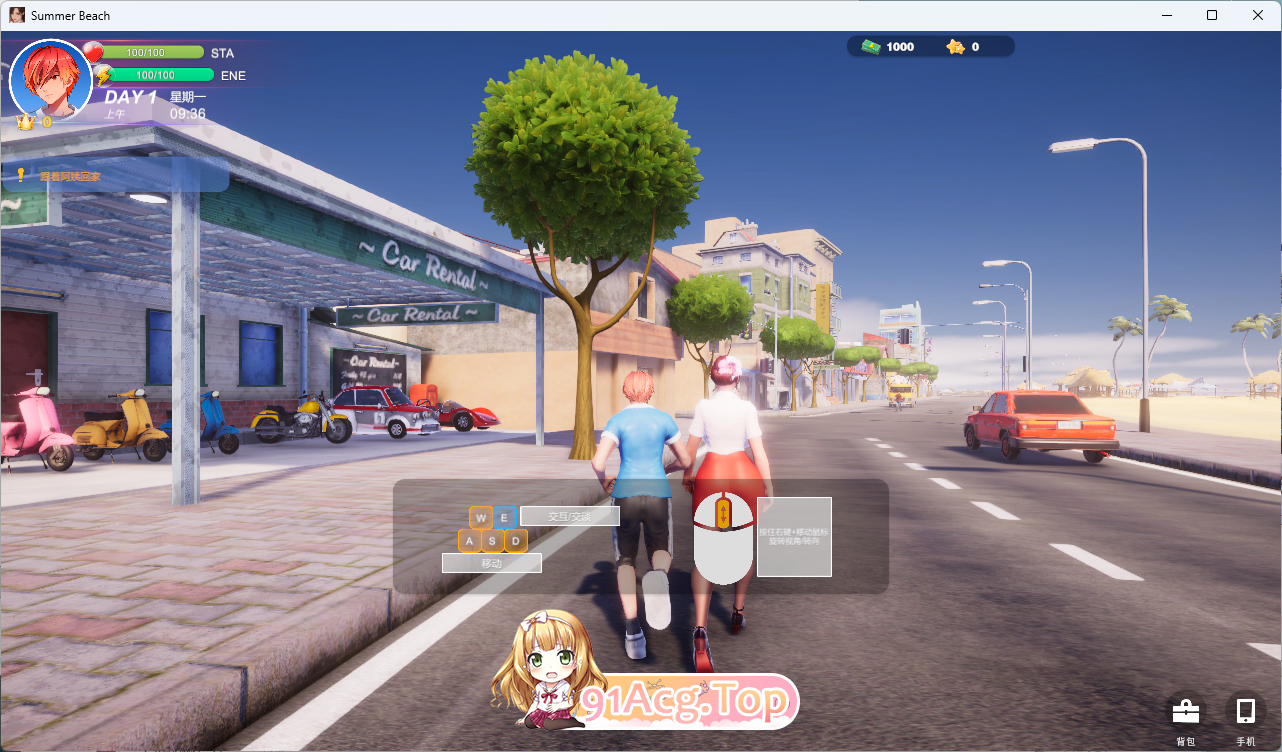Click the star currency icon showing 0
The height and width of the screenshot is (752, 1282).
coord(955,46)
